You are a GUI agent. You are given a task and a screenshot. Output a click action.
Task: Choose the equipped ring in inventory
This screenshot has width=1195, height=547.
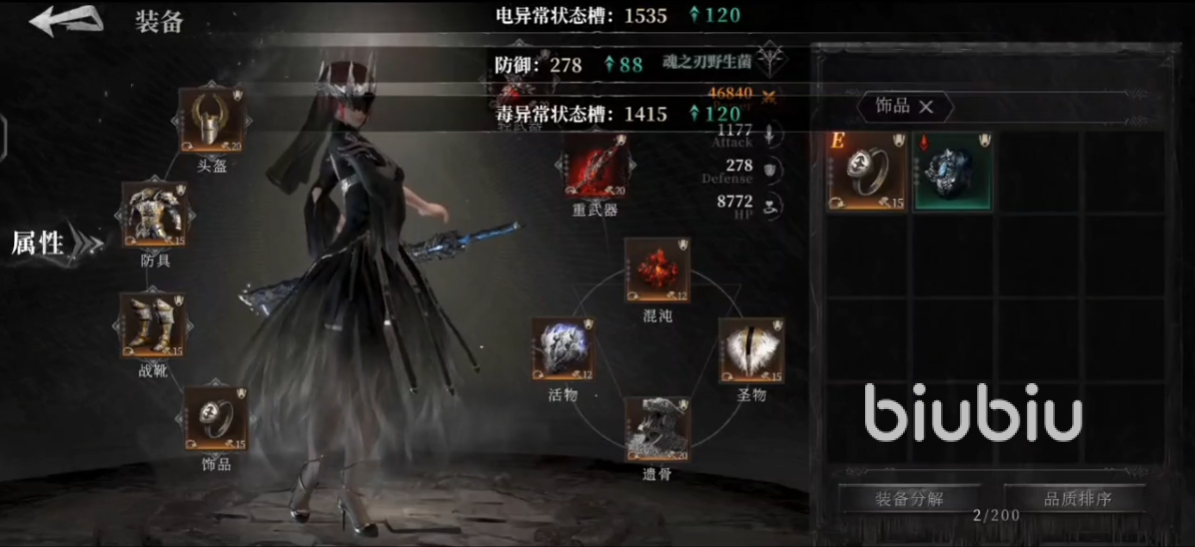tap(866, 171)
